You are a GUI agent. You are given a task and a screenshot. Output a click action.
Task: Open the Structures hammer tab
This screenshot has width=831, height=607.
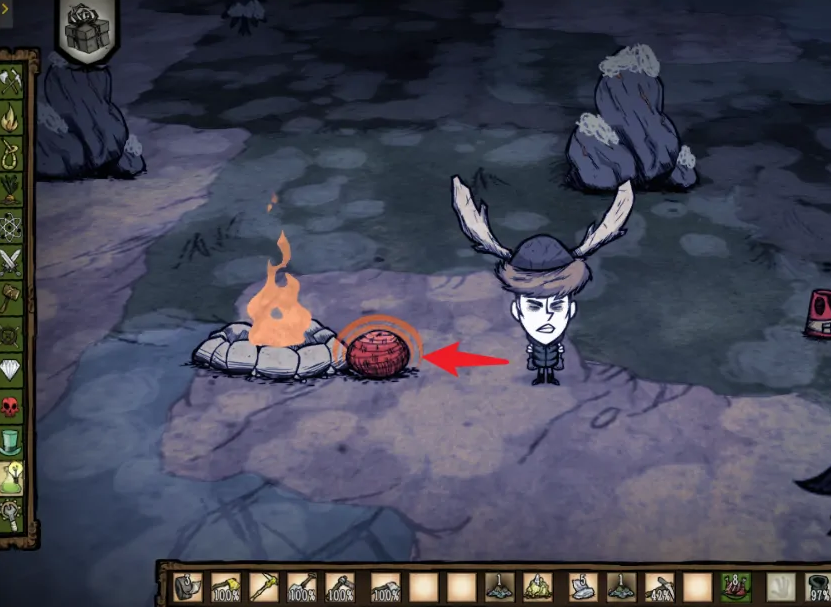[12, 297]
